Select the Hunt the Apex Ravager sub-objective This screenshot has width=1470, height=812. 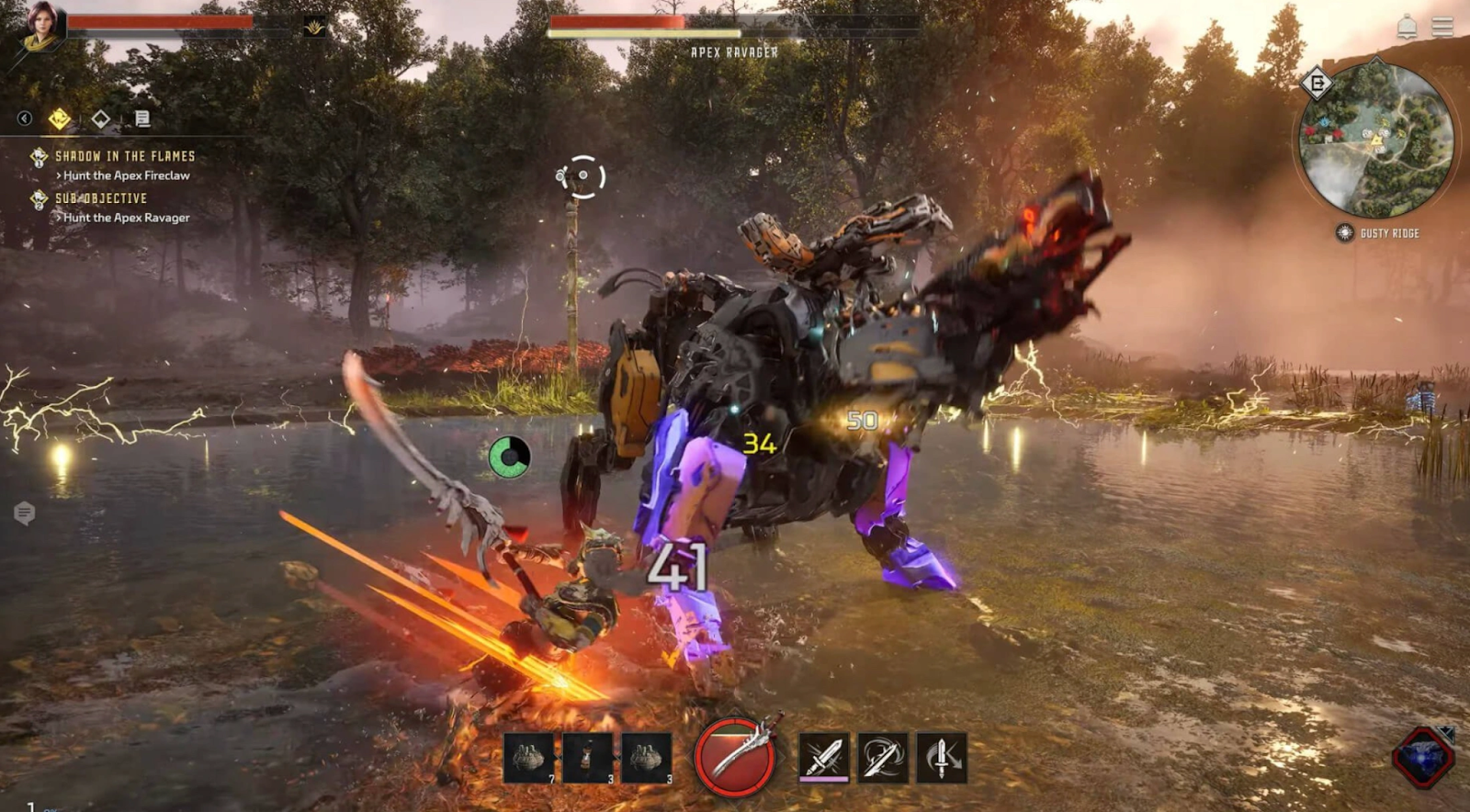click(x=126, y=218)
